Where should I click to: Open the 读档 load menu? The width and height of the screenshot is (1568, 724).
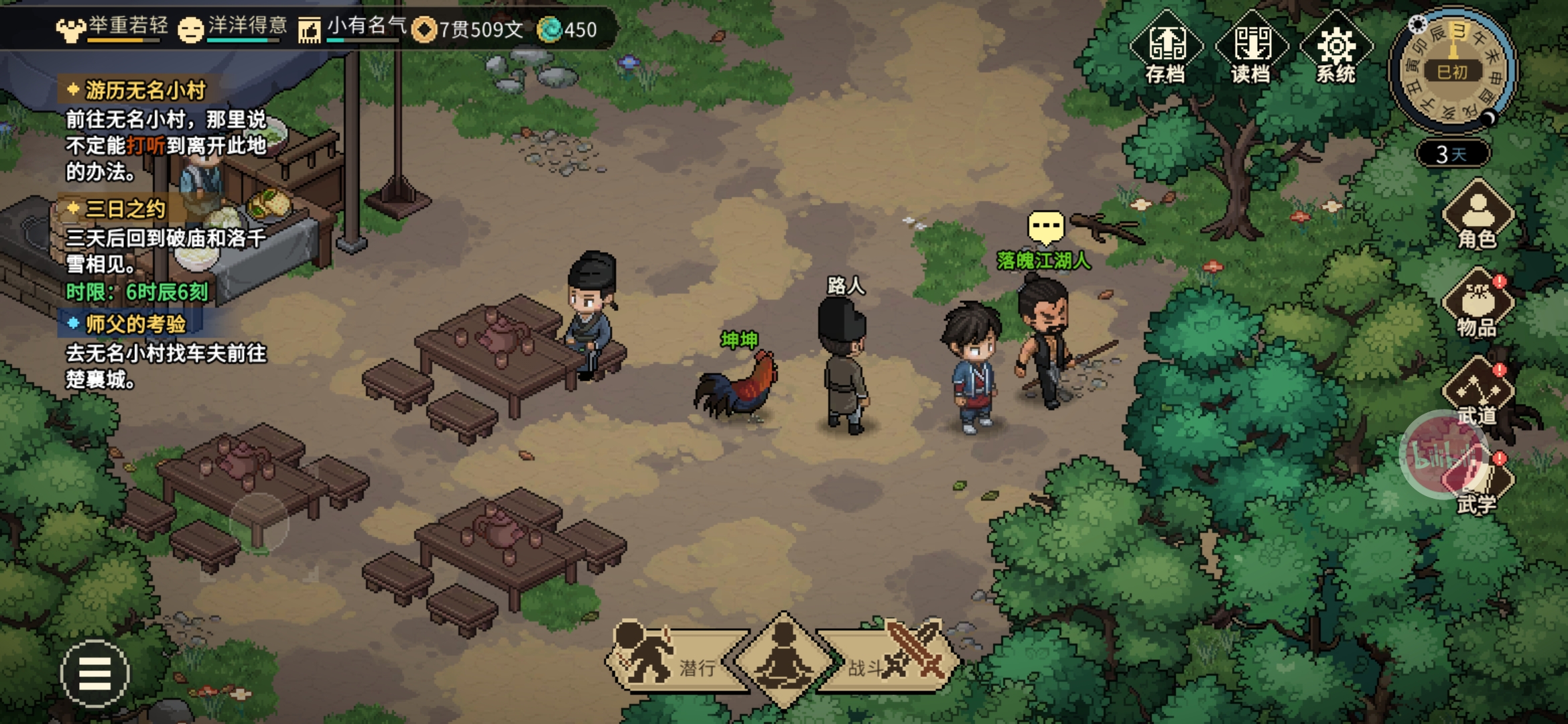tap(1251, 48)
